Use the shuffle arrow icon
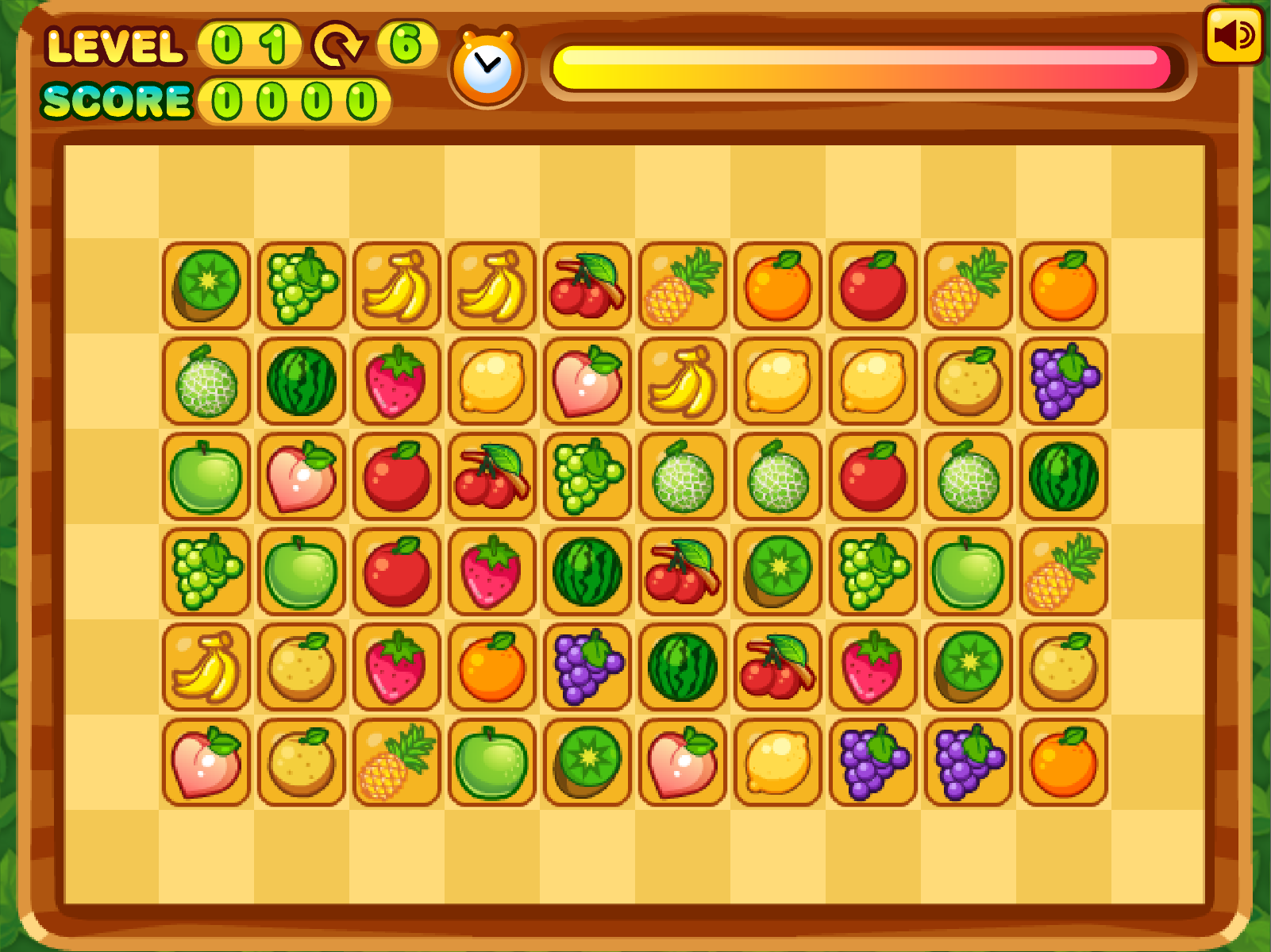 338,45
